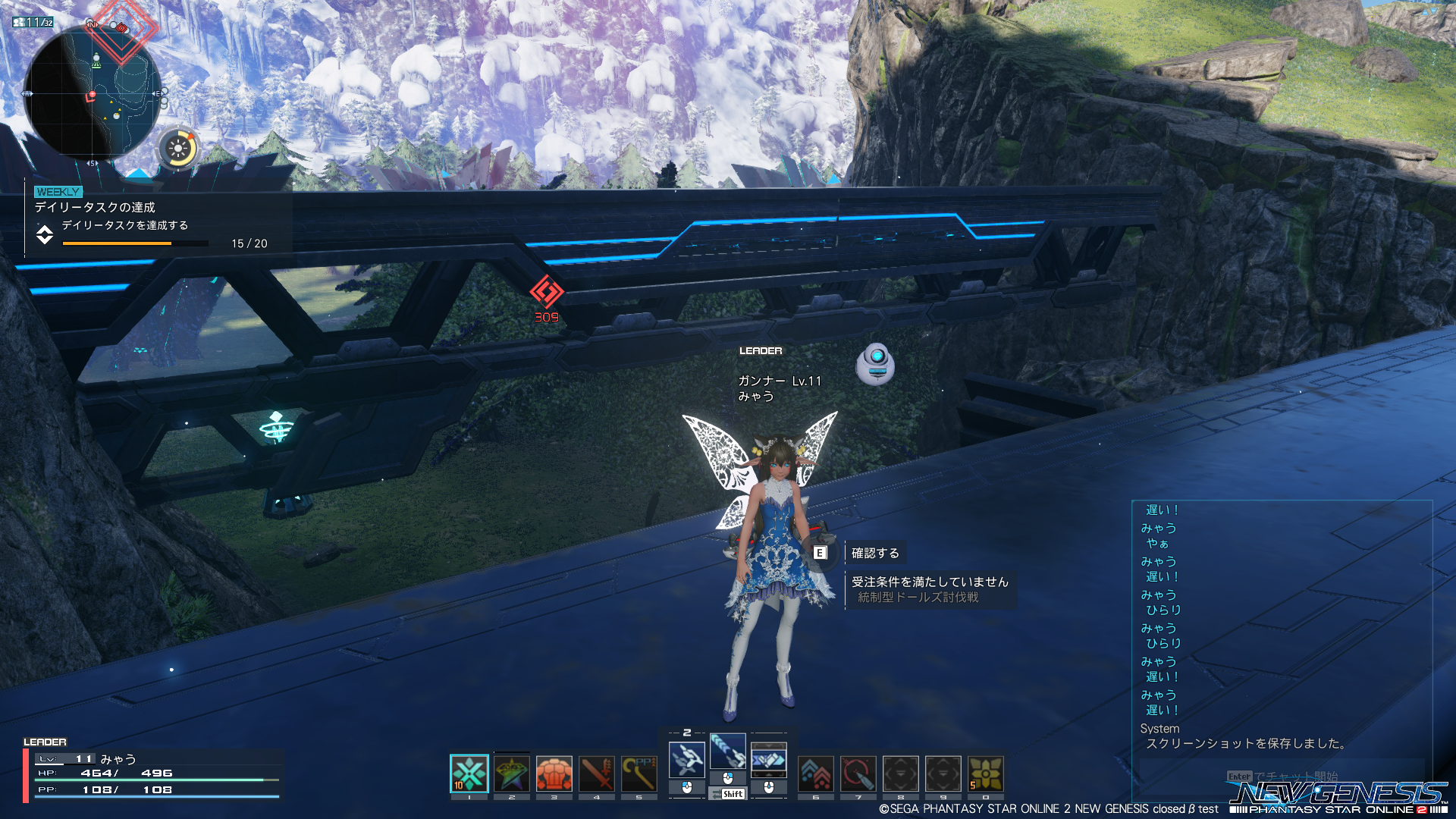
Task: Use the red sword boost item
Action: coord(597,774)
